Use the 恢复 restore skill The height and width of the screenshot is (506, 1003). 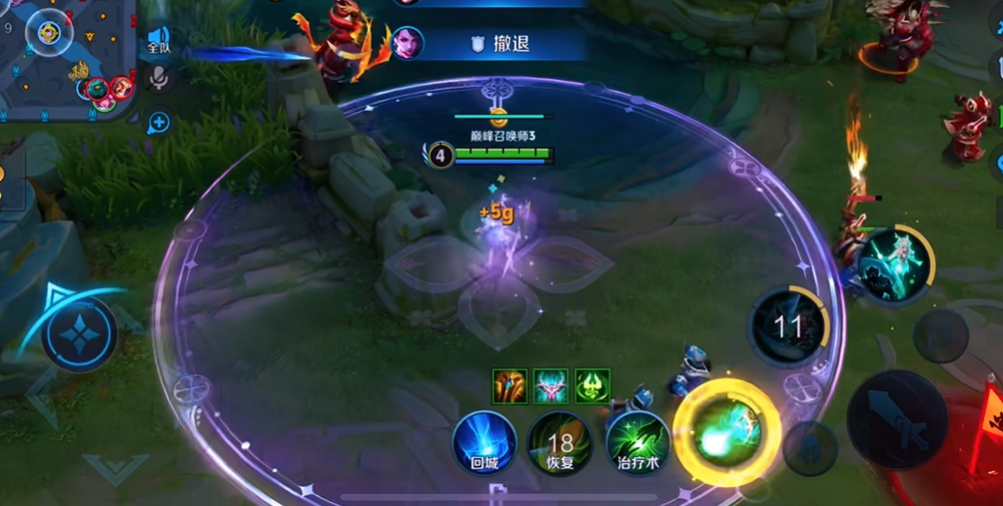tap(560, 442)
